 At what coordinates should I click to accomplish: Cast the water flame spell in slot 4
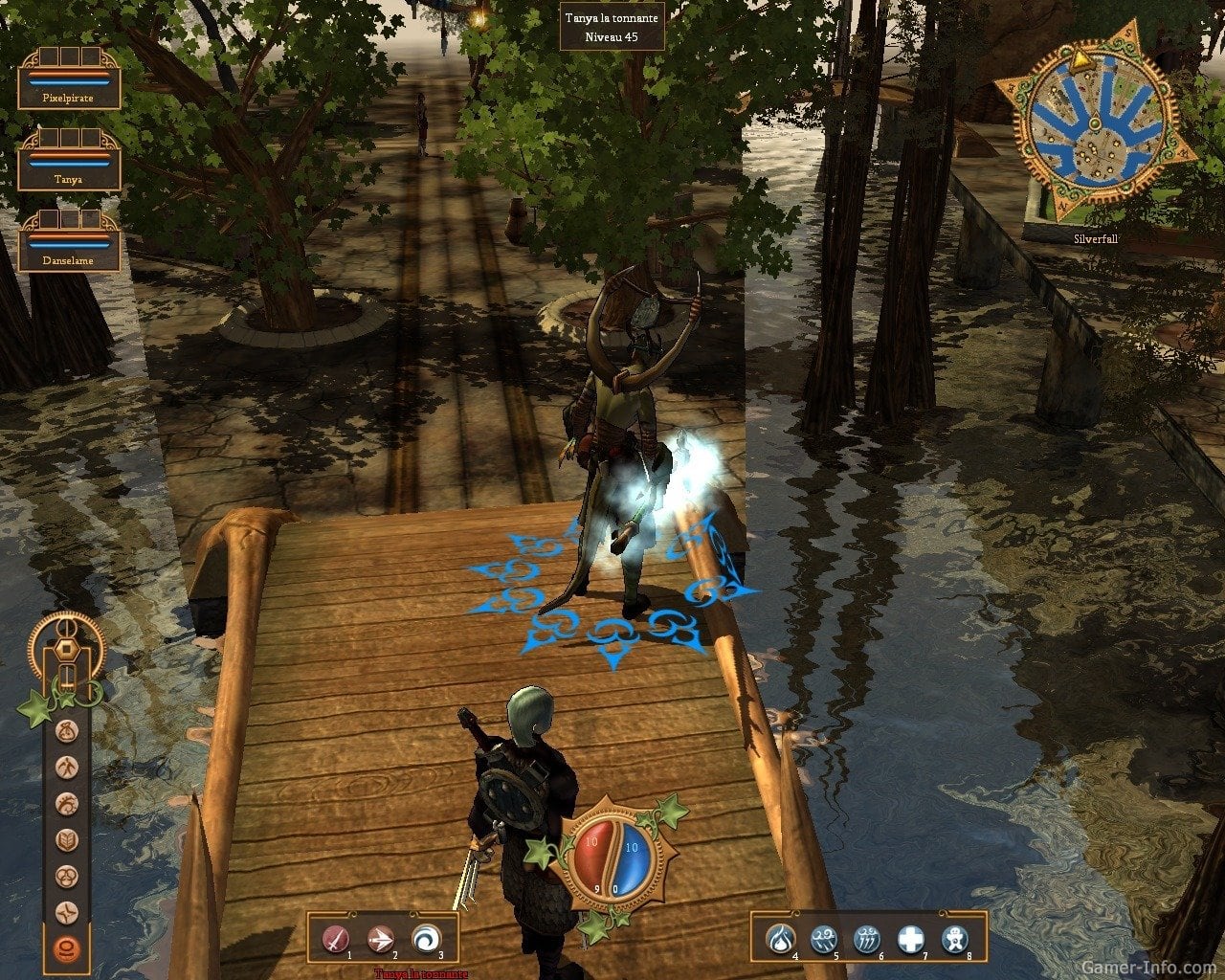pos(781,940)
